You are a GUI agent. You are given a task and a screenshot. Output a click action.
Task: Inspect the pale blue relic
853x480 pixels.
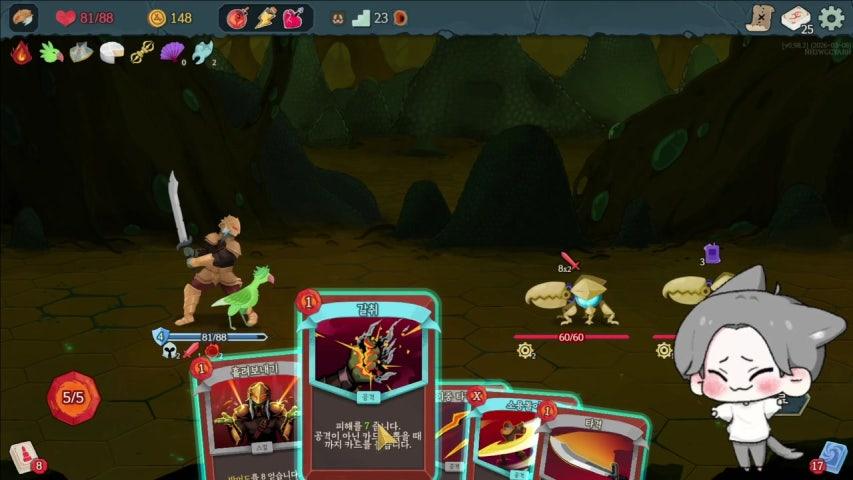201,53
